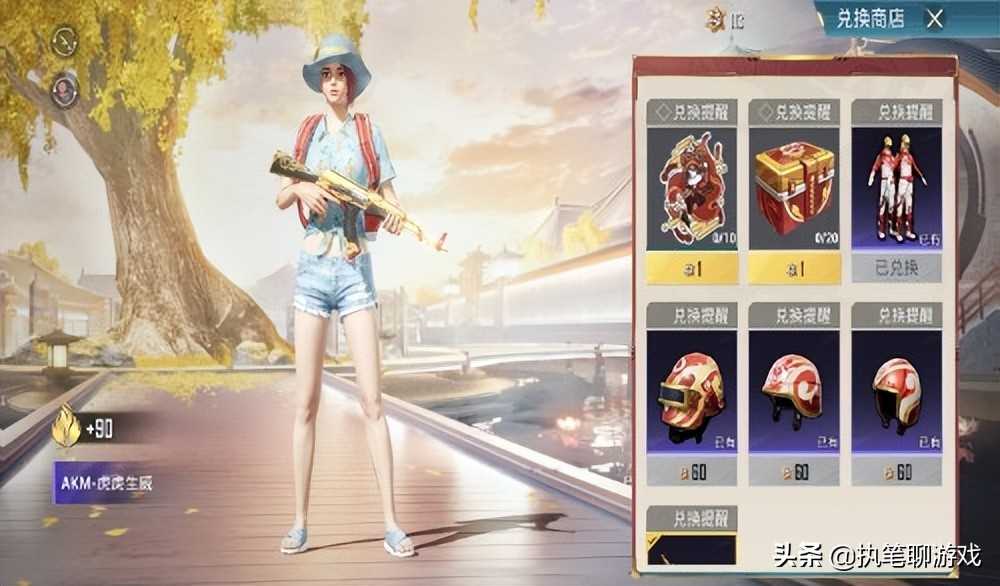Exchange the goggled helmet for 60 coins
The width and height of the screenshot is (1000, 586).
coord(692,471)
